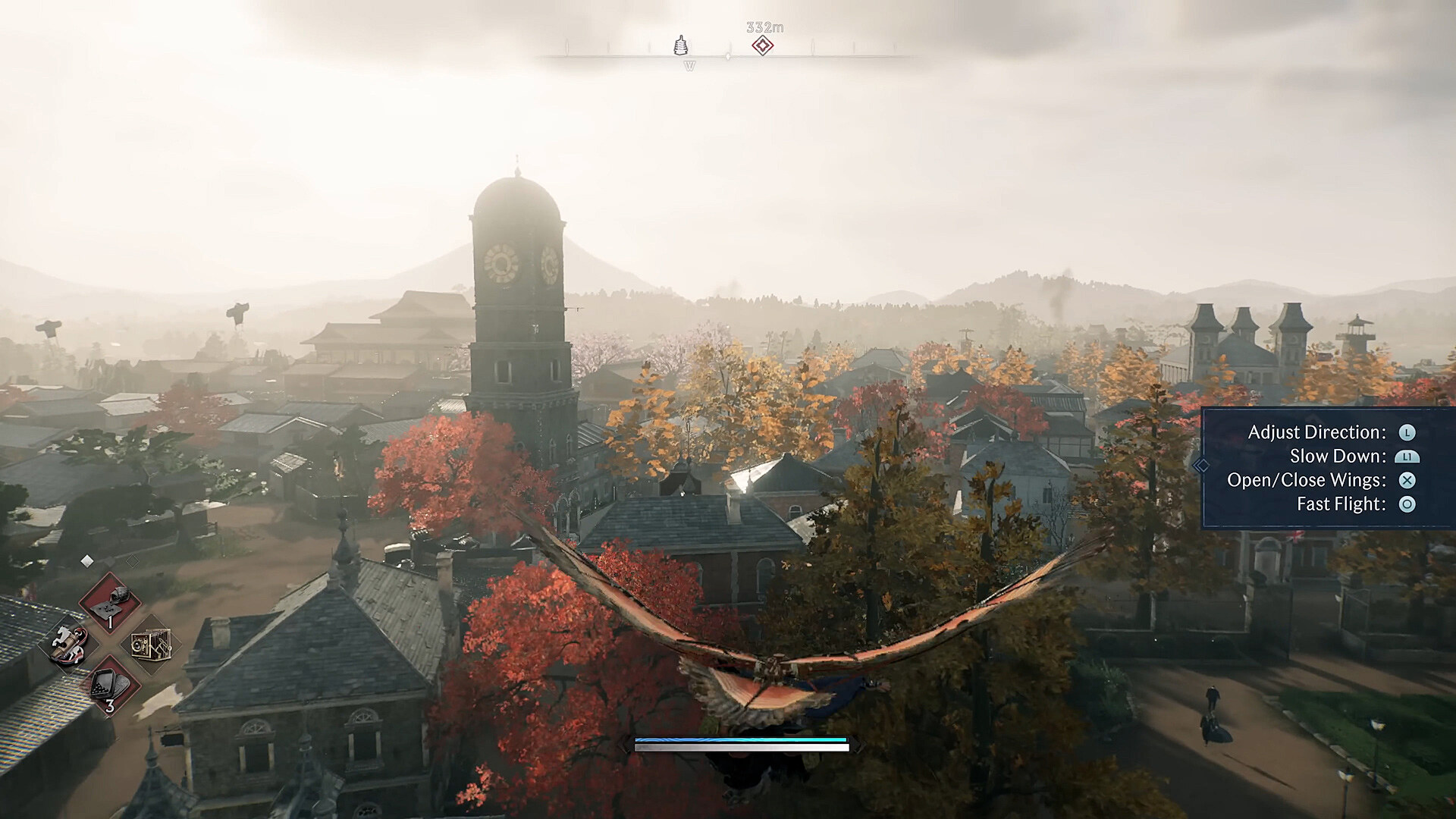The width and height of the screenshot is (1456, 819).
Task: Select the red diamond objective marker
Action: coord(763,45)
